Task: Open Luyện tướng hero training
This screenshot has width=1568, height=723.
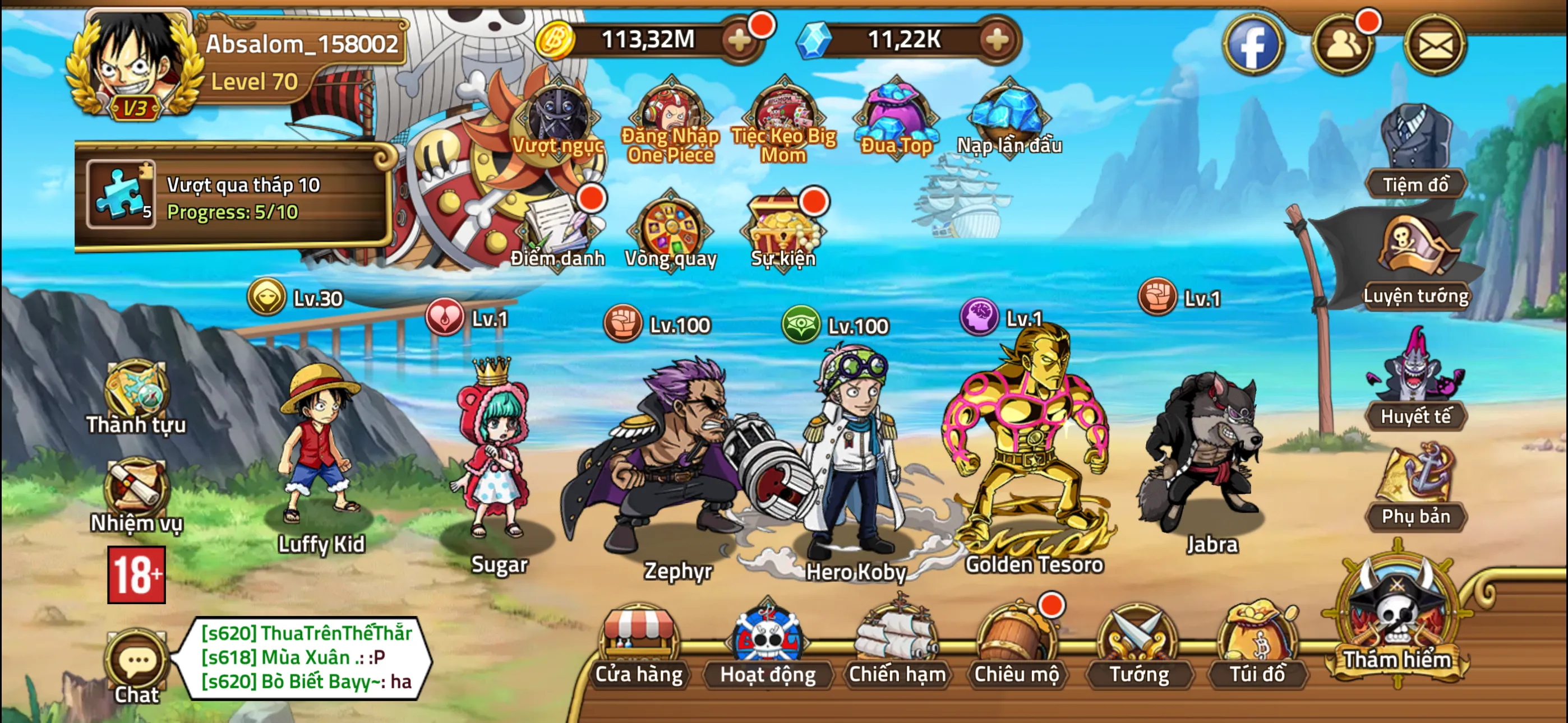Action: tap(1416, 263)
